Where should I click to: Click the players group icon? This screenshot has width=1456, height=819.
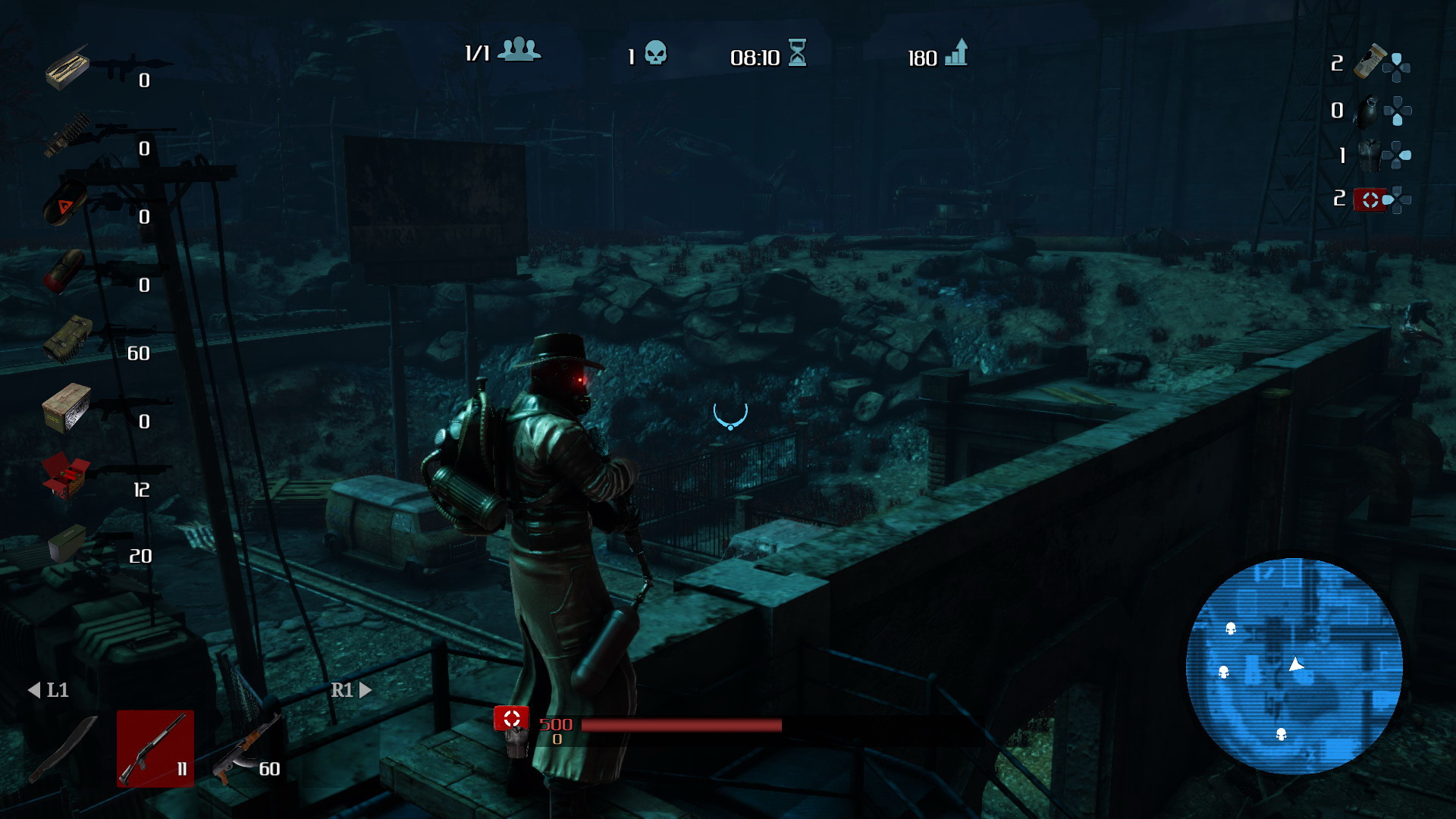point(520,50)
